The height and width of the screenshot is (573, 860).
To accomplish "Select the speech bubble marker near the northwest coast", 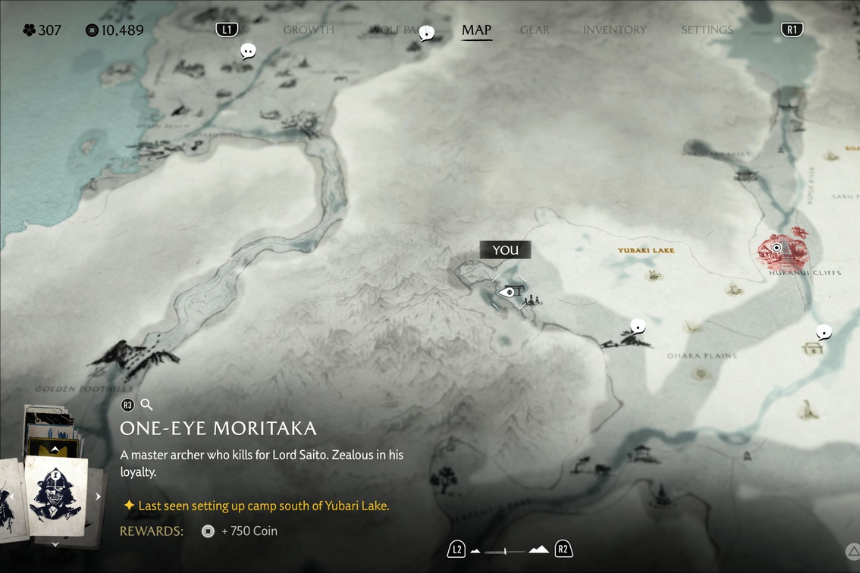I will point(248,51).
